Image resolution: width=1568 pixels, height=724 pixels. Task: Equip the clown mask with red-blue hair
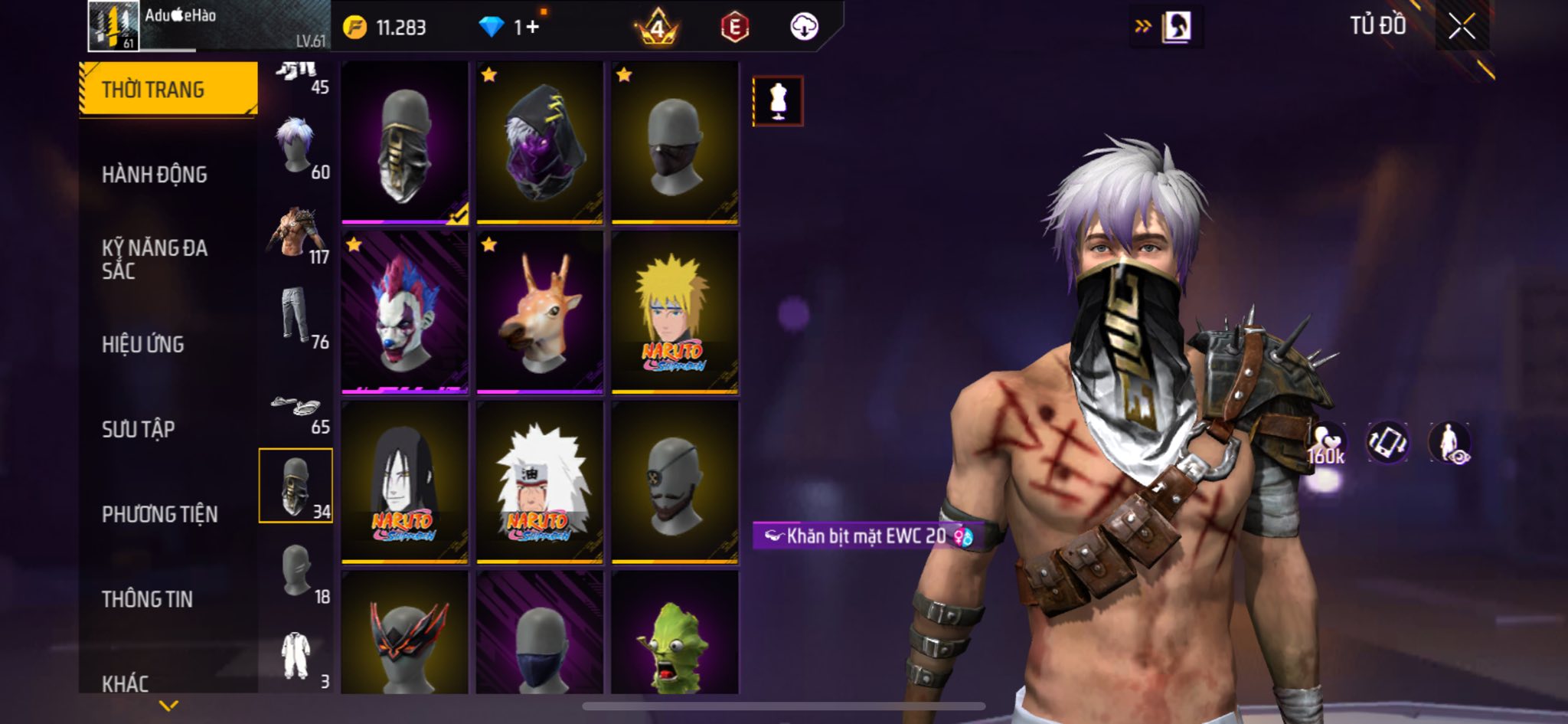[404, 312]
